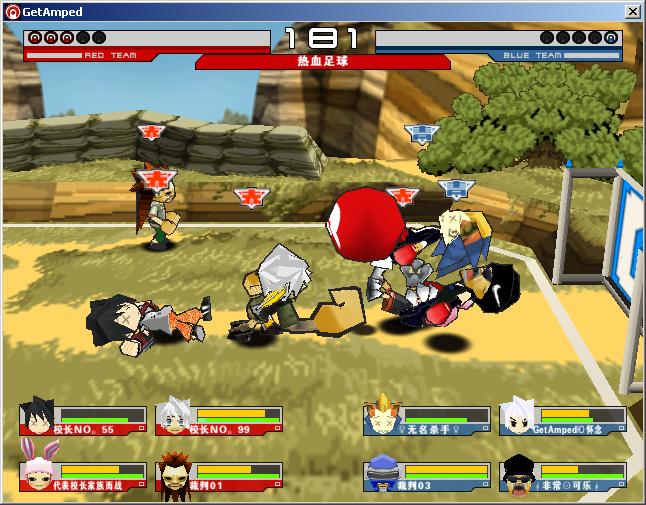Choose the bunny-eared 代表校长家族而战 player panel

point(82,474)
